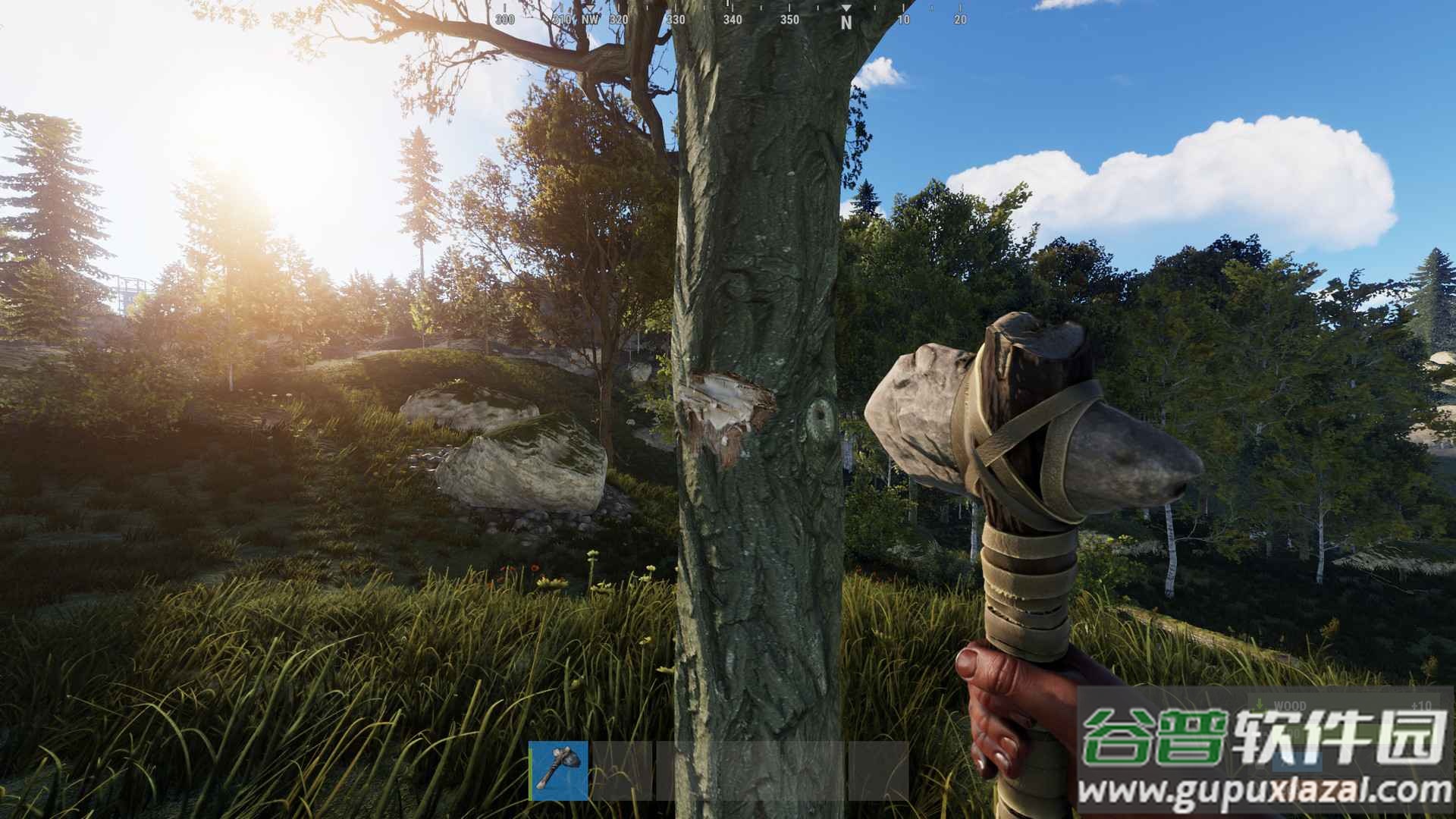This screenshot has width=1456, height=819.
Task: Select the stone hatchet hotbar slot
Action: pos(558,770)
